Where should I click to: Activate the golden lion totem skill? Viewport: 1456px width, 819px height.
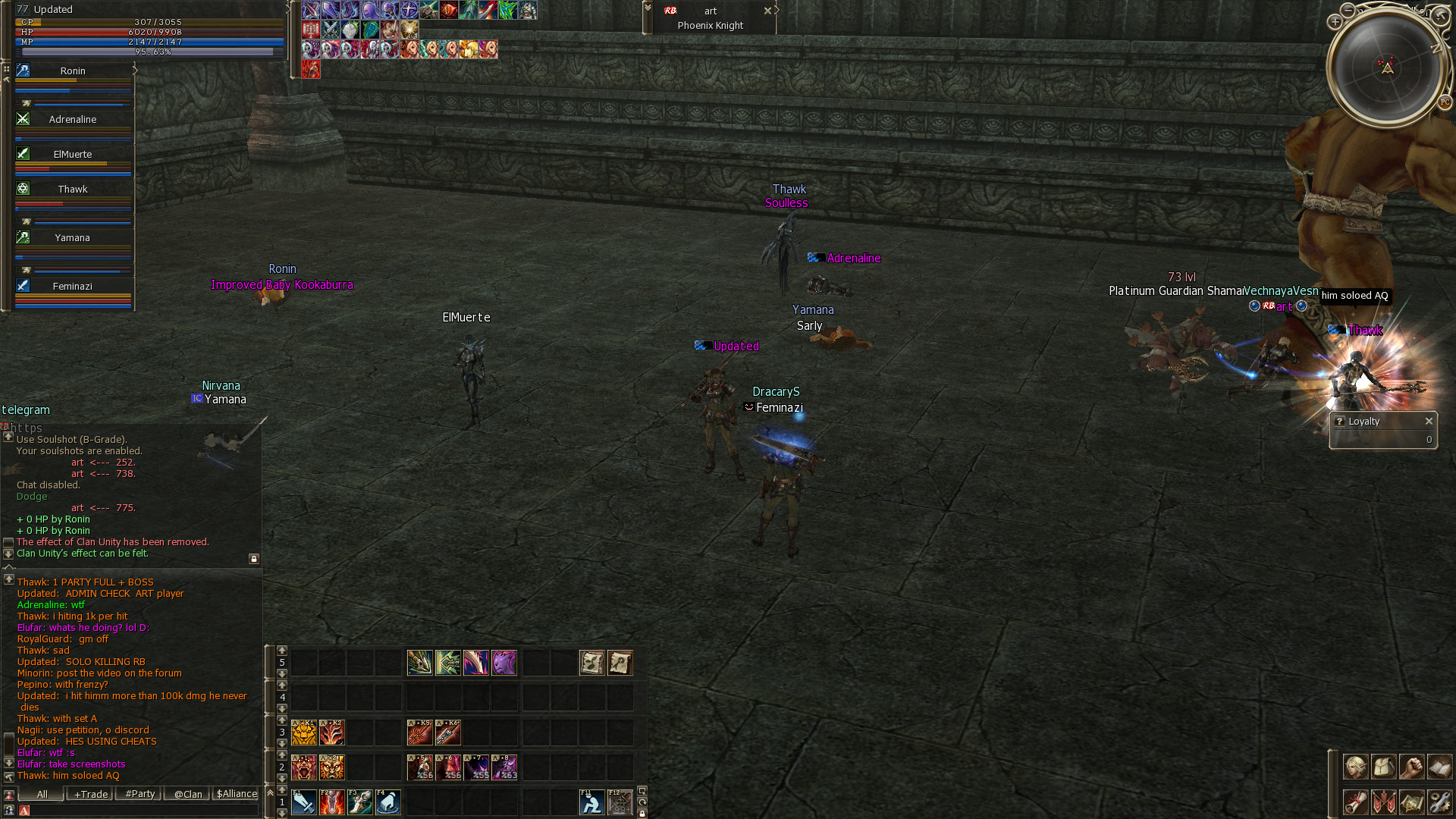coord(304,733)
